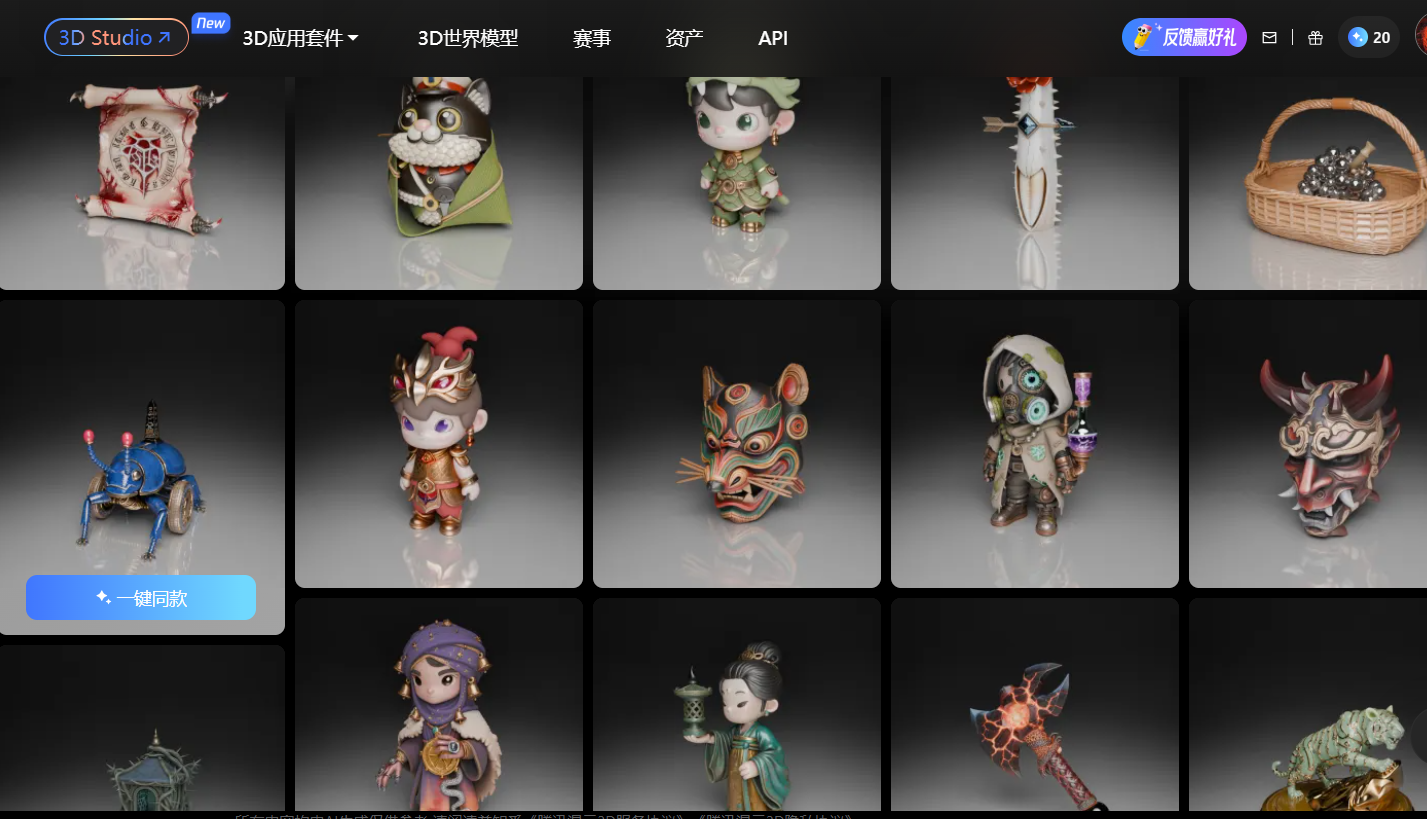
Task: Expand the 3D应用套件 dropdown
Action: pos(300,38)
